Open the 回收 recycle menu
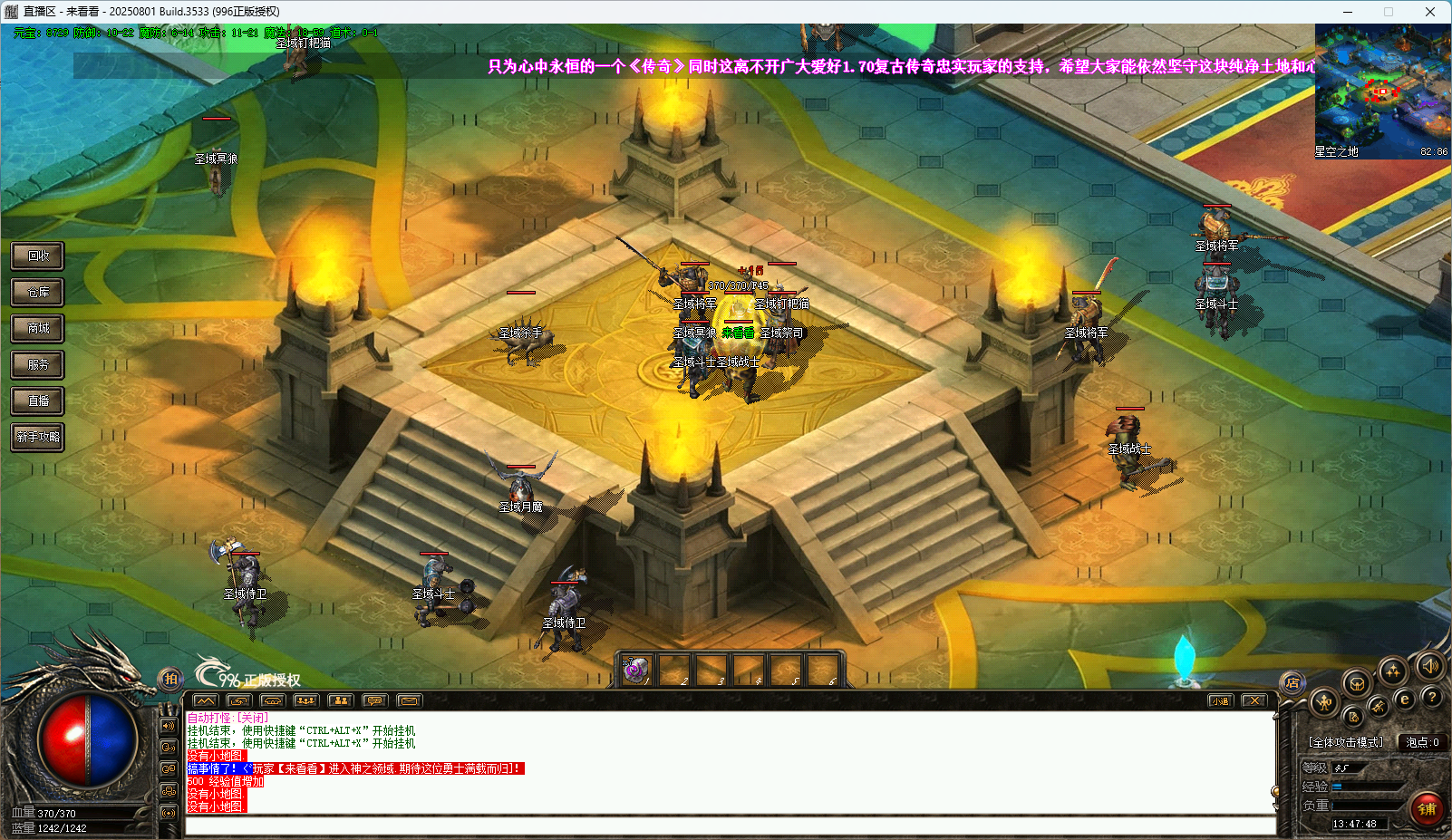Screen dimensions: 1452x840 click(x=38, y=256)
